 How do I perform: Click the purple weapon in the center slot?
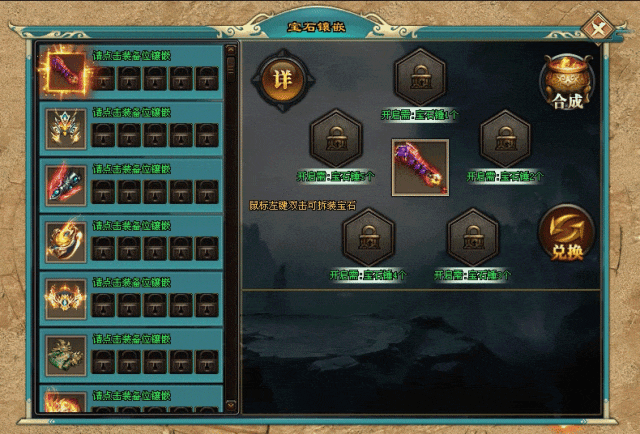click(x=420, y=167)
